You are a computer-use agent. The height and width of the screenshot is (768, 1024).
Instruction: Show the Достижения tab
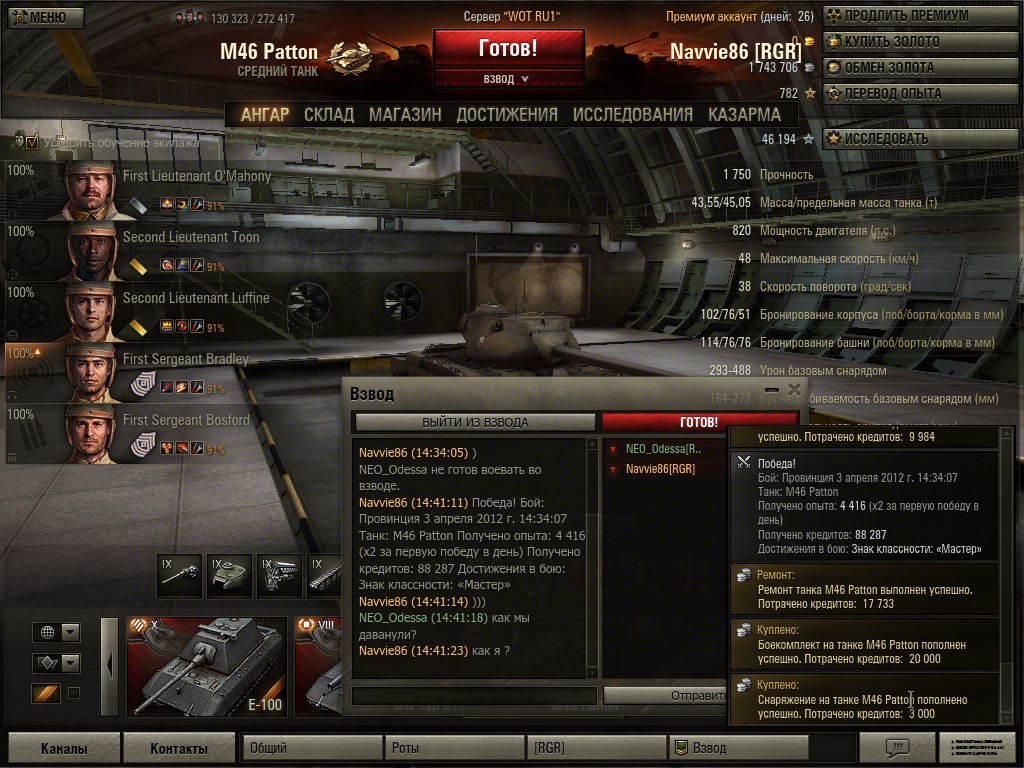(x=507, y=115)
